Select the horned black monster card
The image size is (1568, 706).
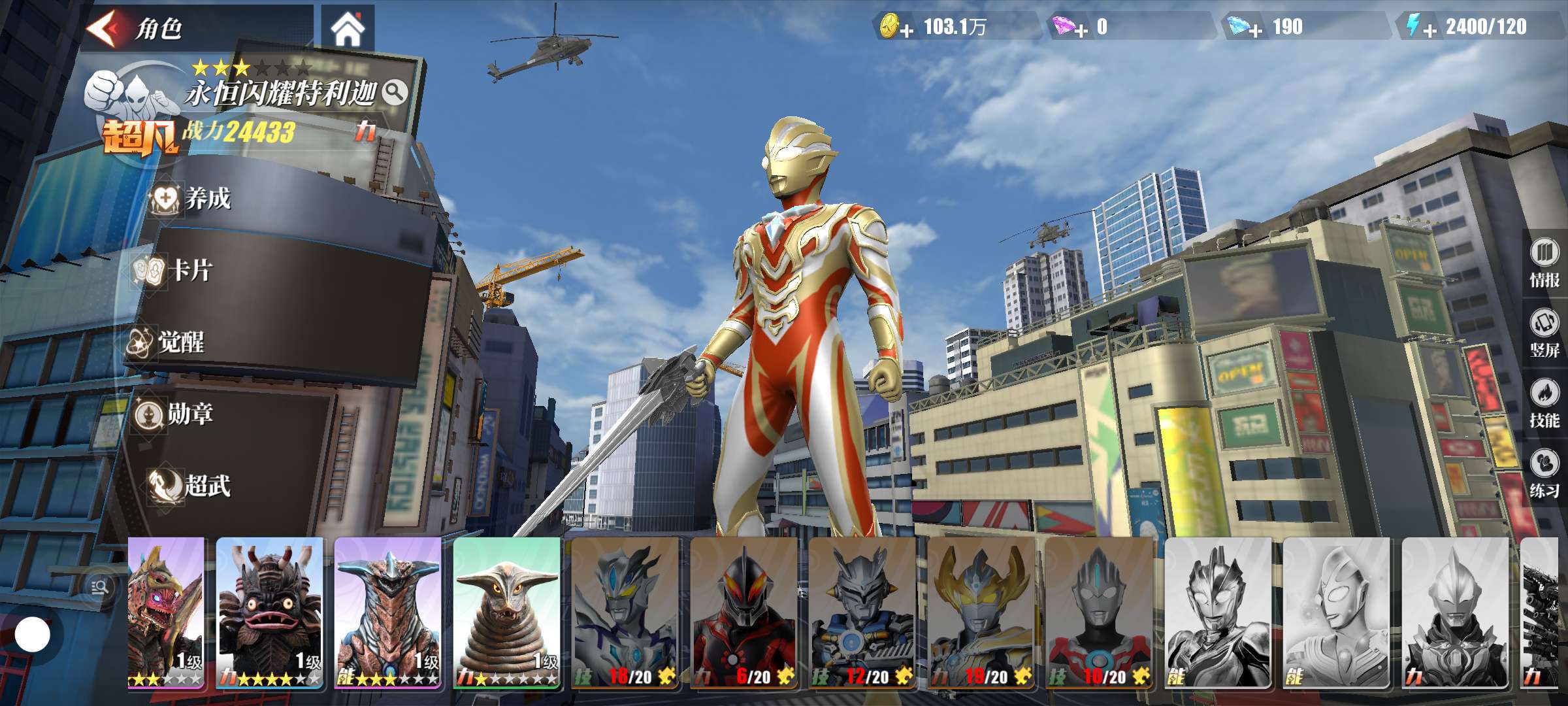point(269,613)
